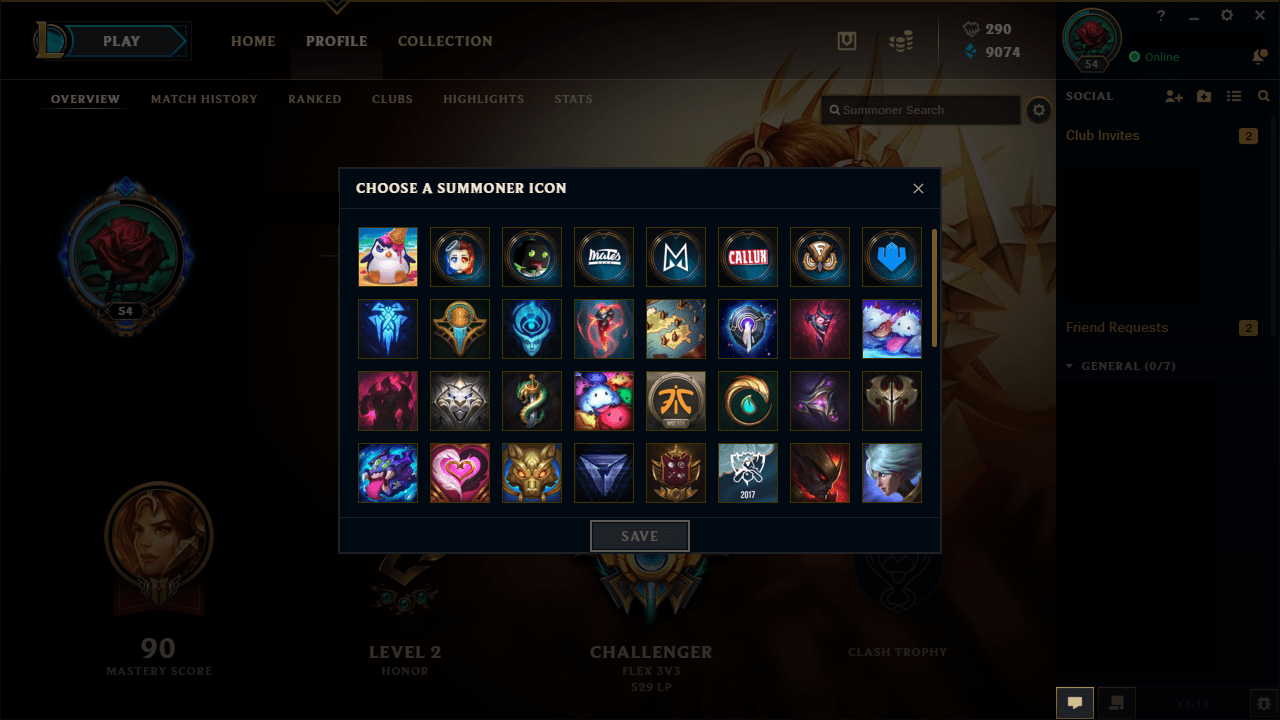The image size is (1280, 720).
Task: Open the Online status dropdown
Action: tap(1155, 58)
